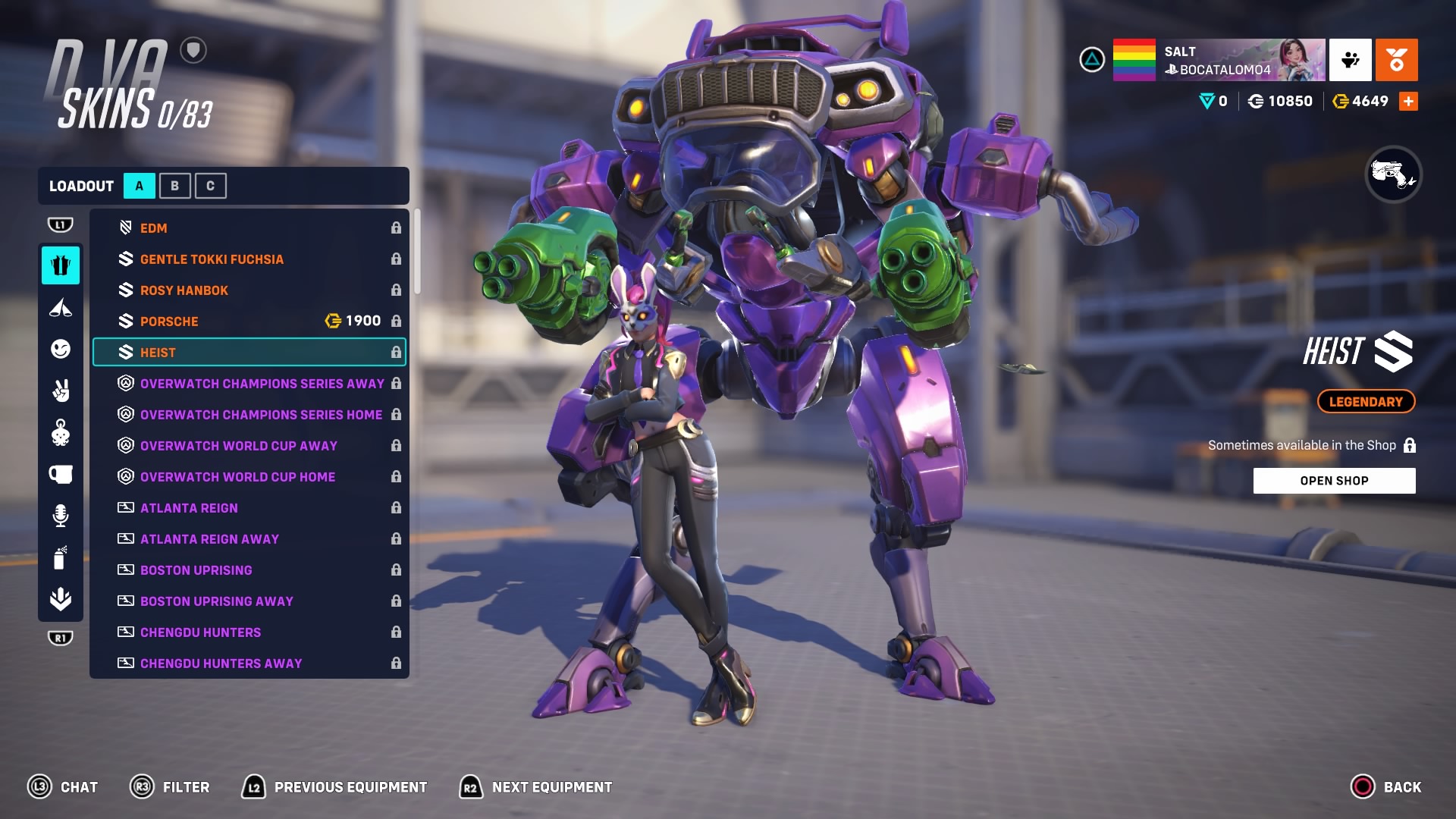The image size is (1456, 819).
Task: Choose the Boston Uprising Away skin
Action: click(x=249, y=601)
